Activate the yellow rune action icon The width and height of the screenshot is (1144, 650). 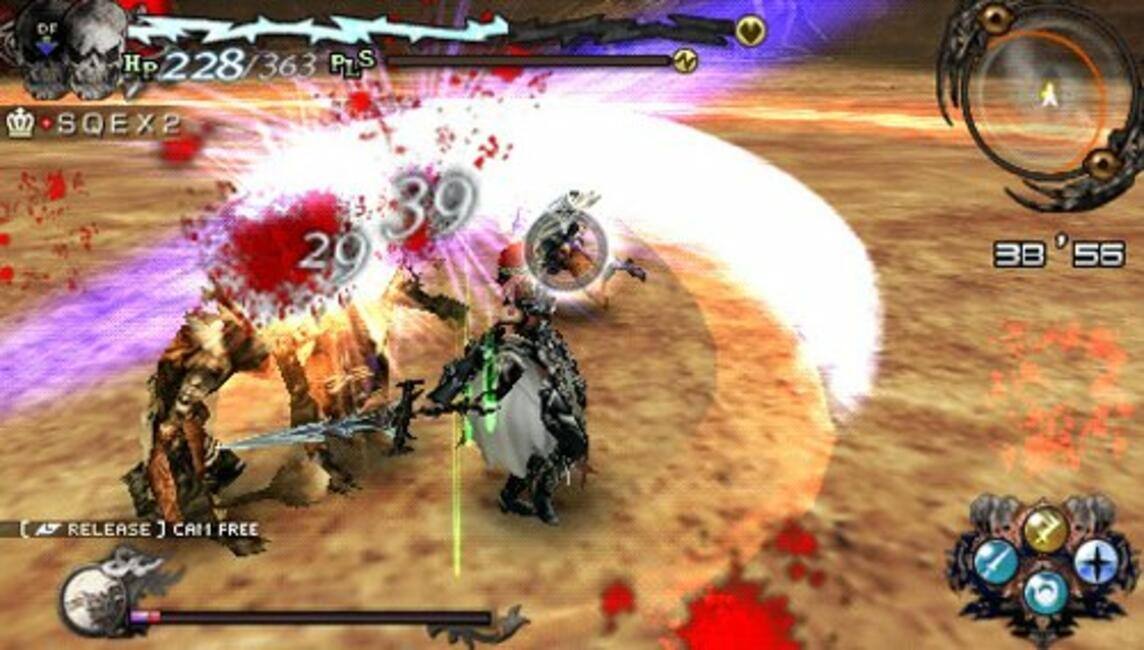point(1045,529)
